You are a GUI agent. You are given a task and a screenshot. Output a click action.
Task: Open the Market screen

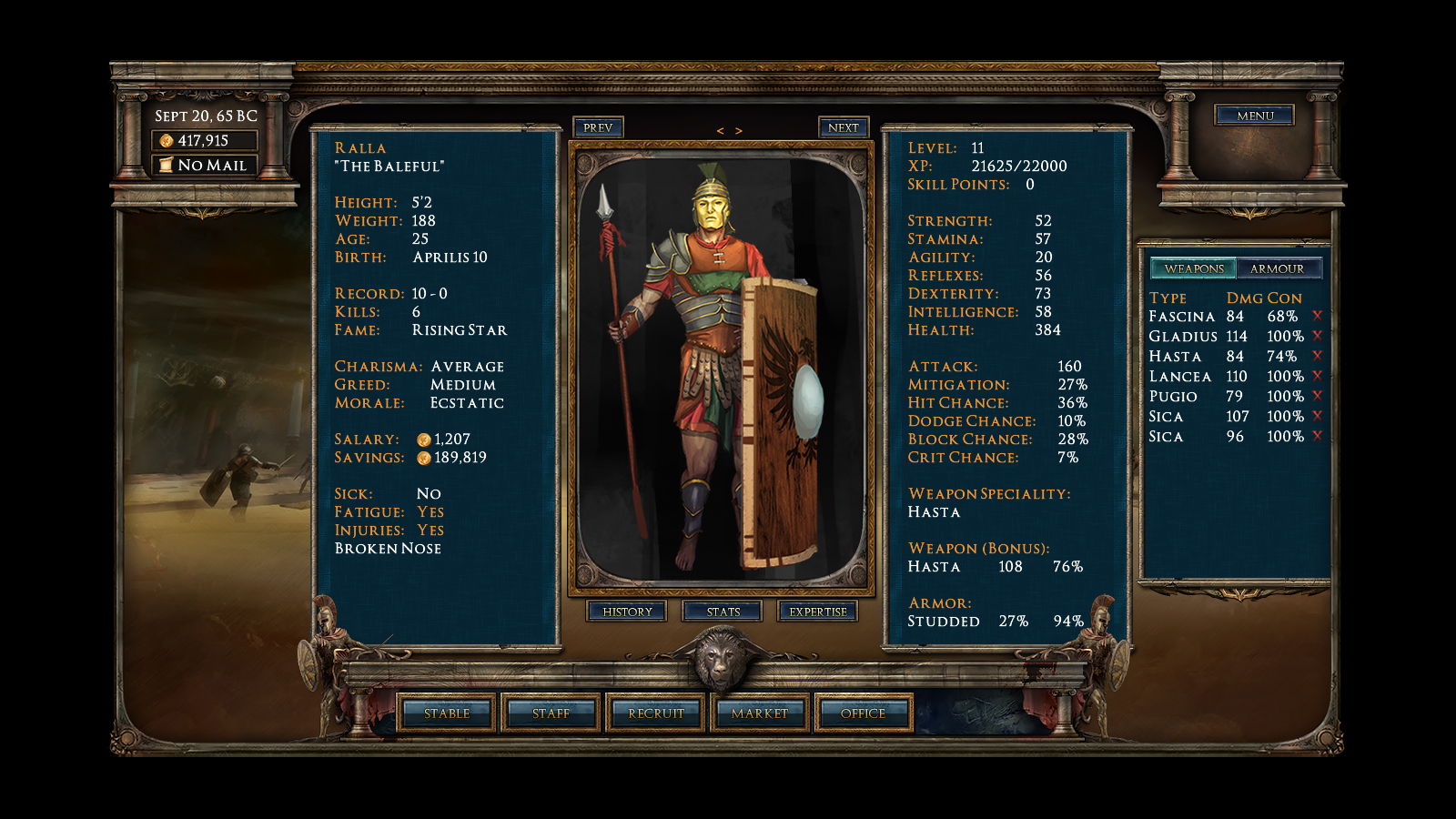coord(759,713)
